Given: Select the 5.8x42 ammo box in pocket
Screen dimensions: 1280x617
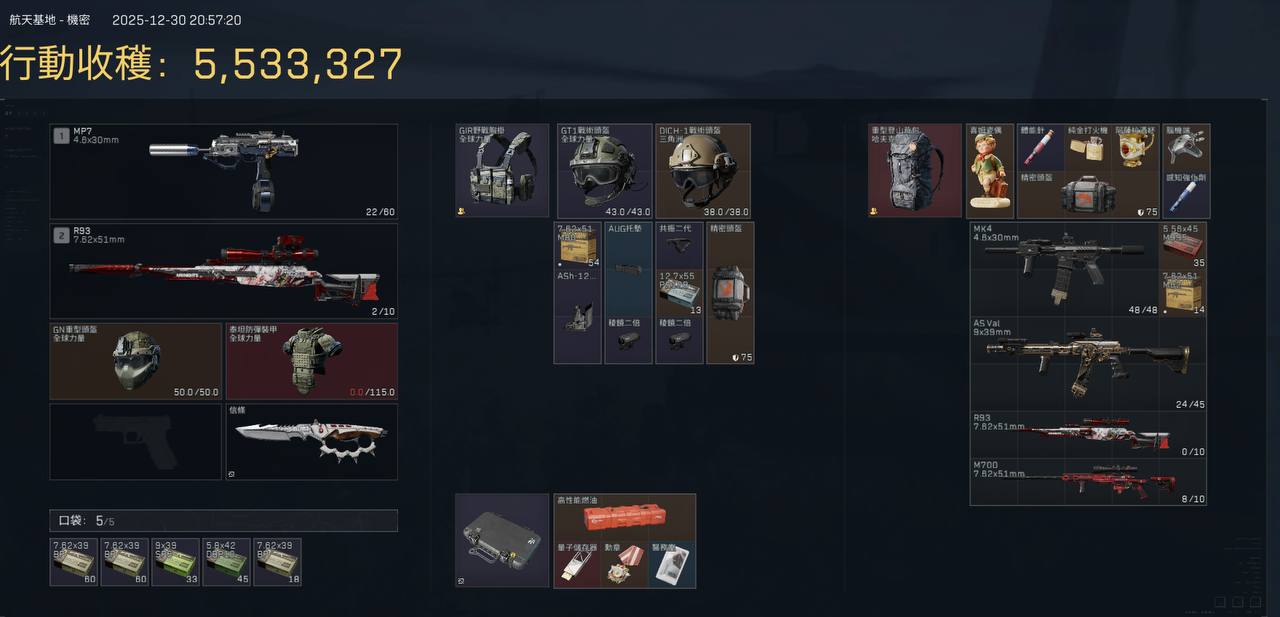Looking at the screenshot, I should pyautogui.click(x=226, y=562).
